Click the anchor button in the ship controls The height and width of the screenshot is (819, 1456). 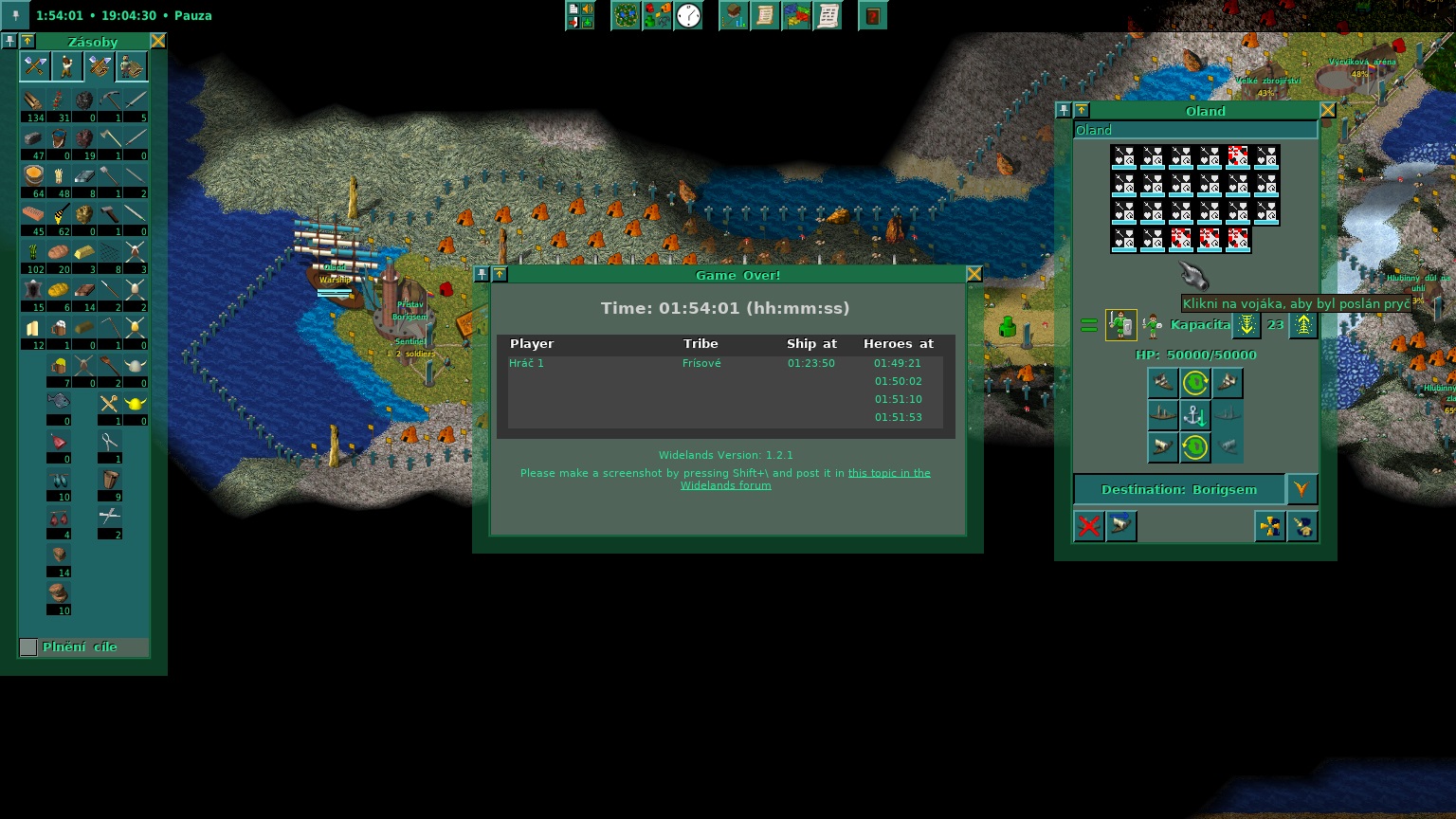[x=1194, y=414]
